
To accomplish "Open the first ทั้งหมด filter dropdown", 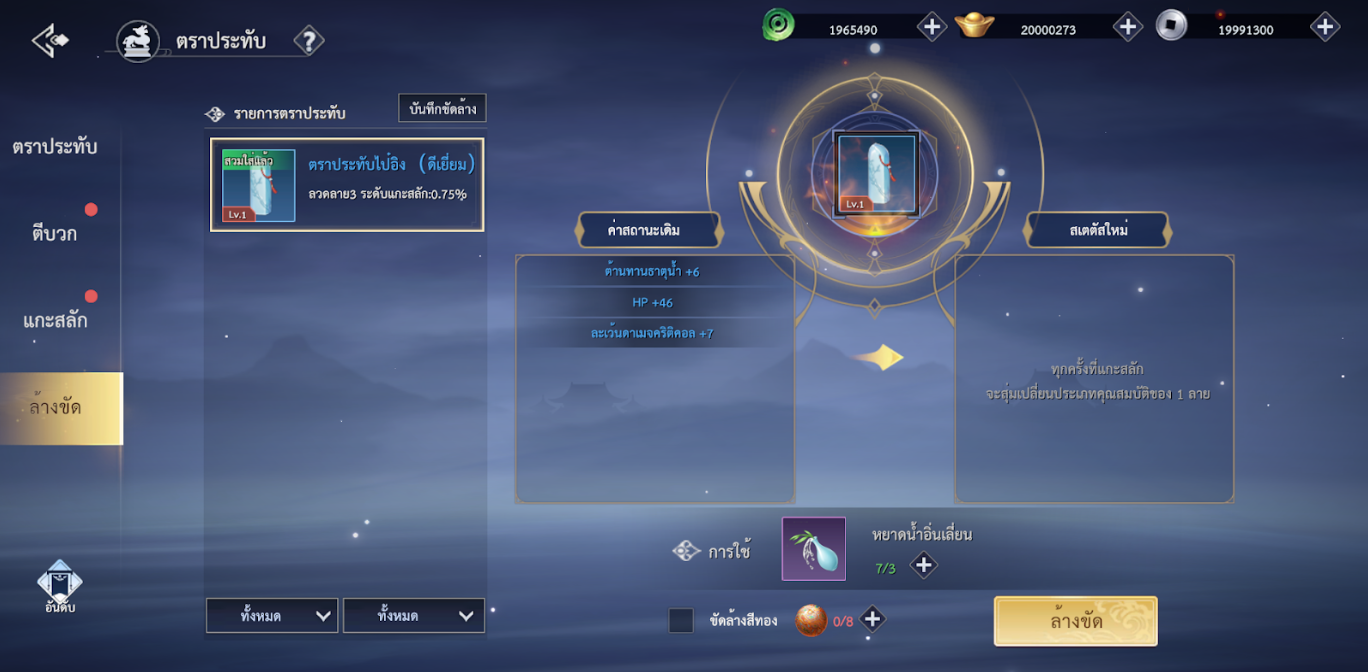I will coord(272,616).
